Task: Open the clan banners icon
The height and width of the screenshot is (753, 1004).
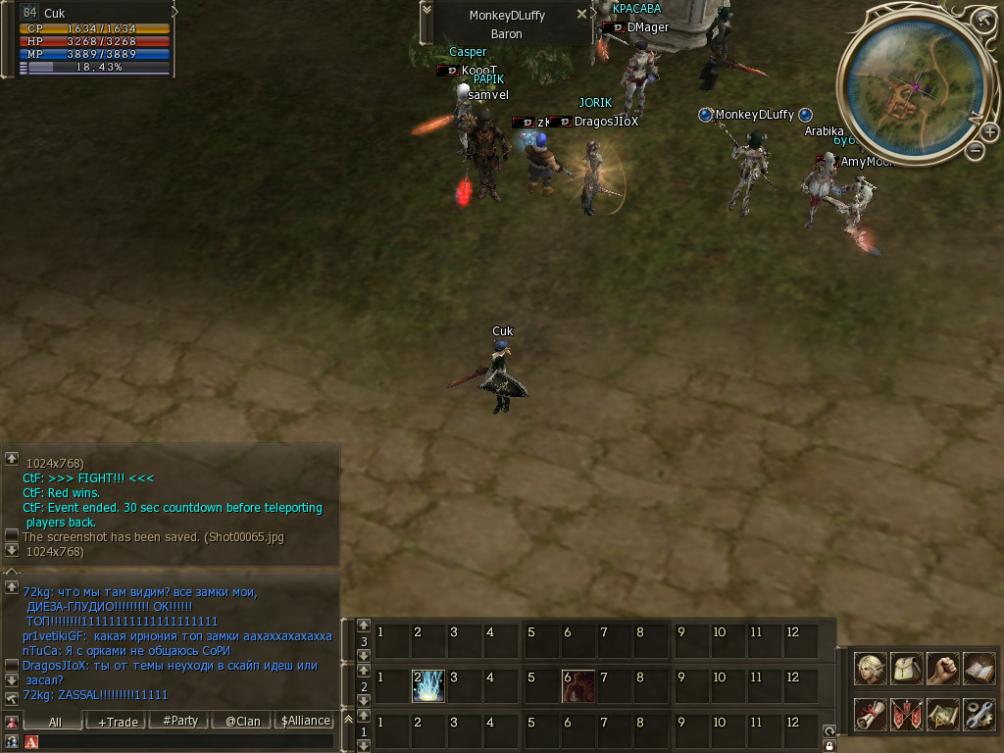Action: click(906, 714)
